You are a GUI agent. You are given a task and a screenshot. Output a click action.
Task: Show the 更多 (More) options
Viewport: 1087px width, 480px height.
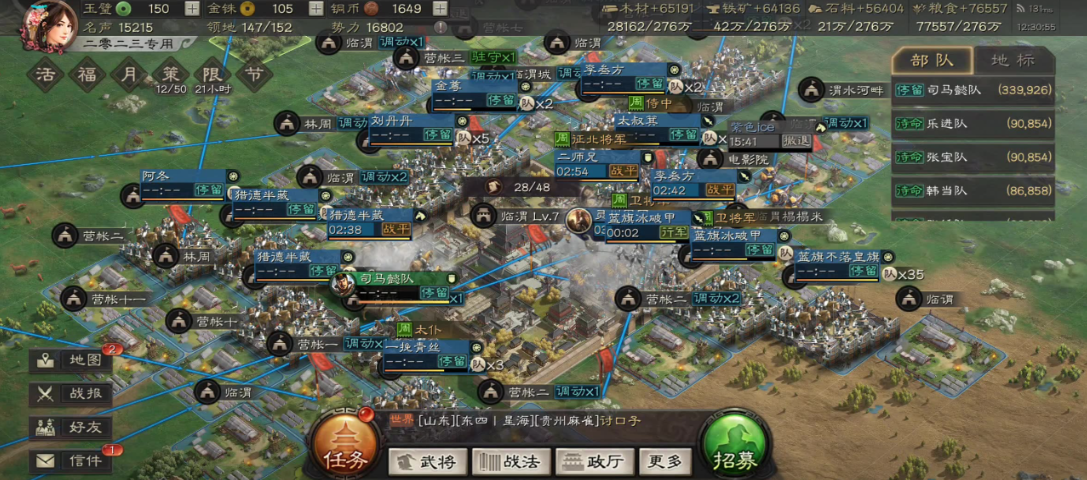click(x=664, y=461)
